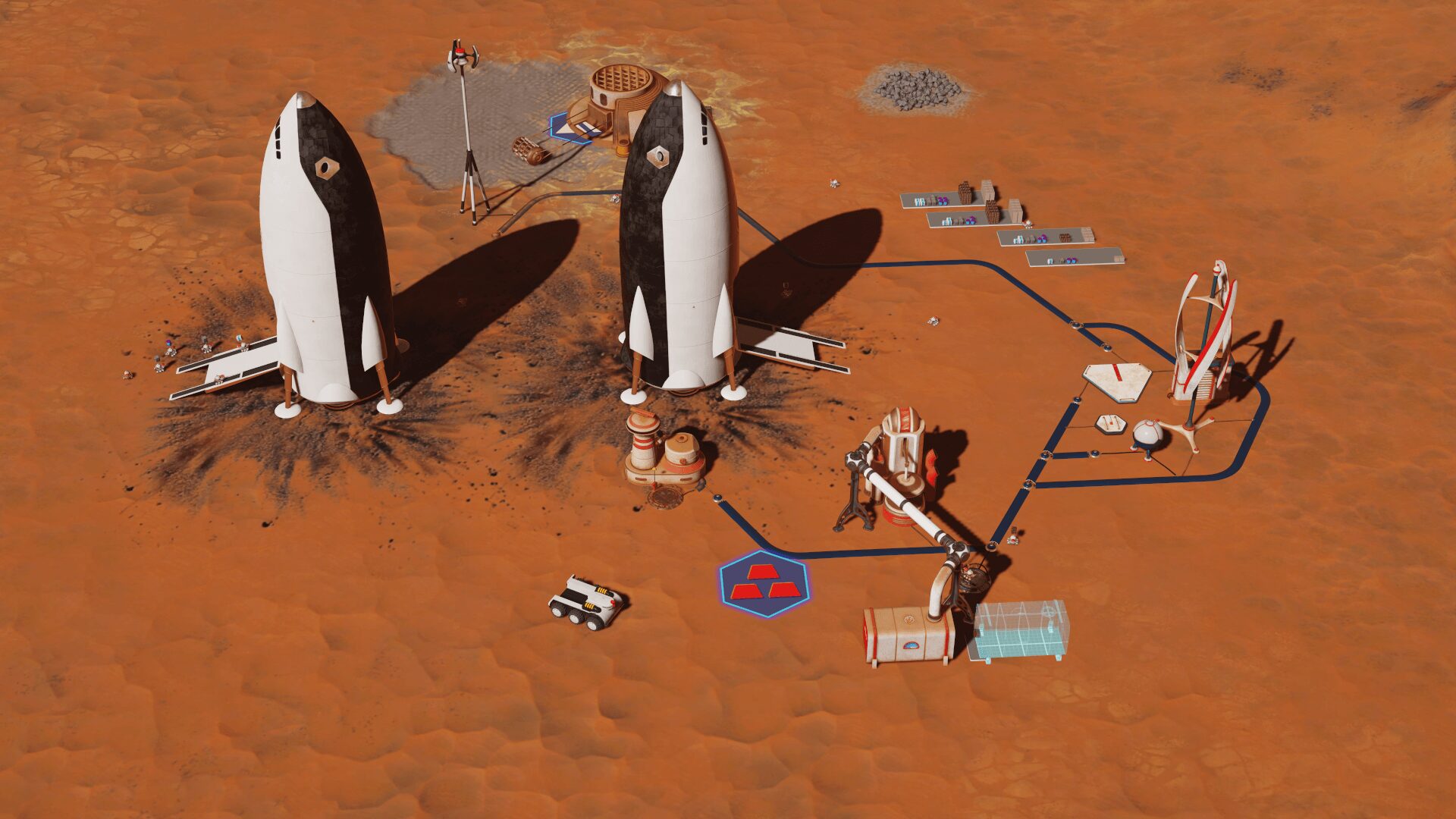Screen dimensions: 1456x819
Task: Select the red metals deposit marker
Action: coord(764,583)
